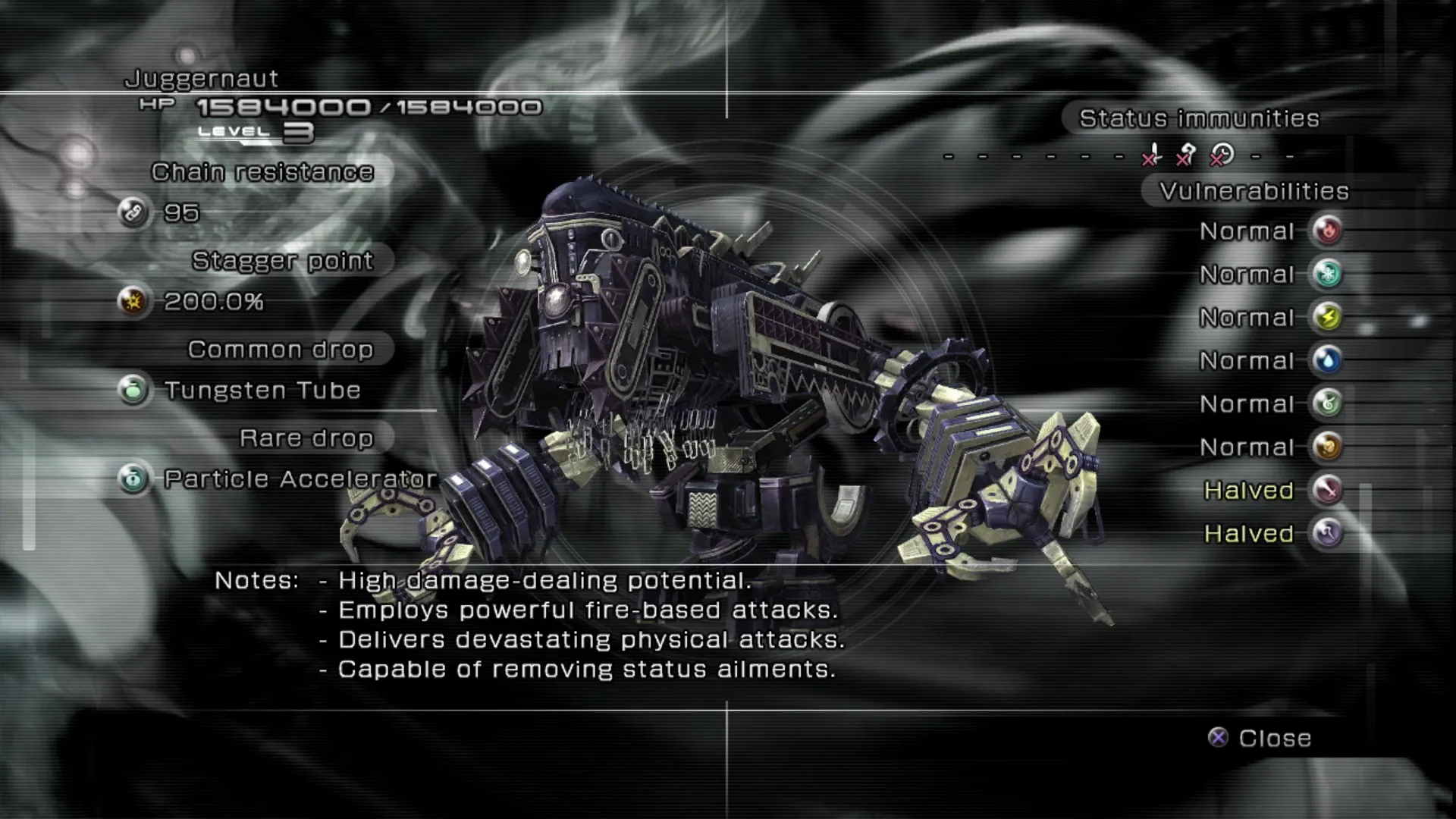Select the green wind vulnerability icon
The width and height of the screenshot is (1456, 819).
(x=1327, y=403)
